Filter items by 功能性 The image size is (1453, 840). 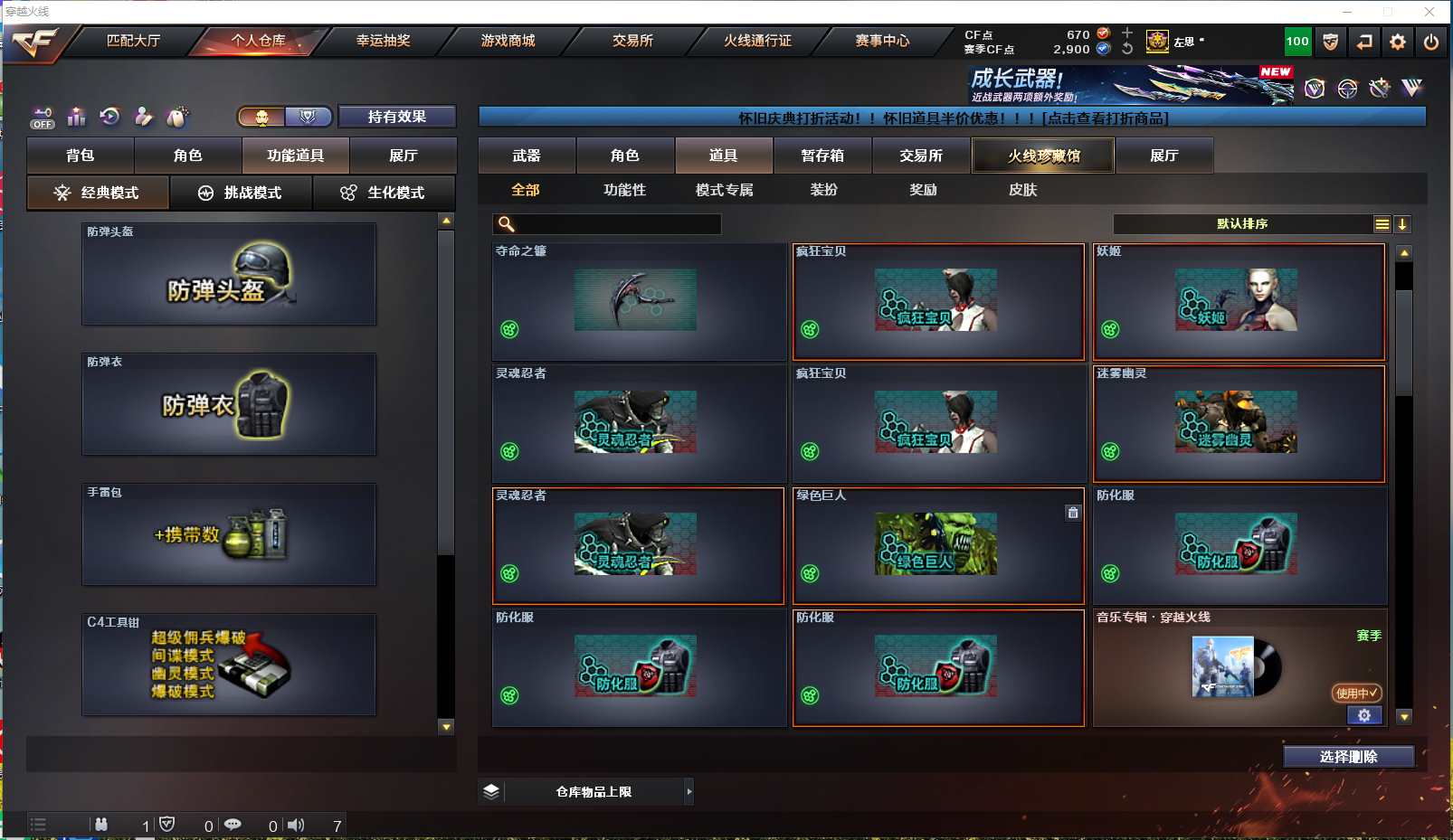[625, 190]
